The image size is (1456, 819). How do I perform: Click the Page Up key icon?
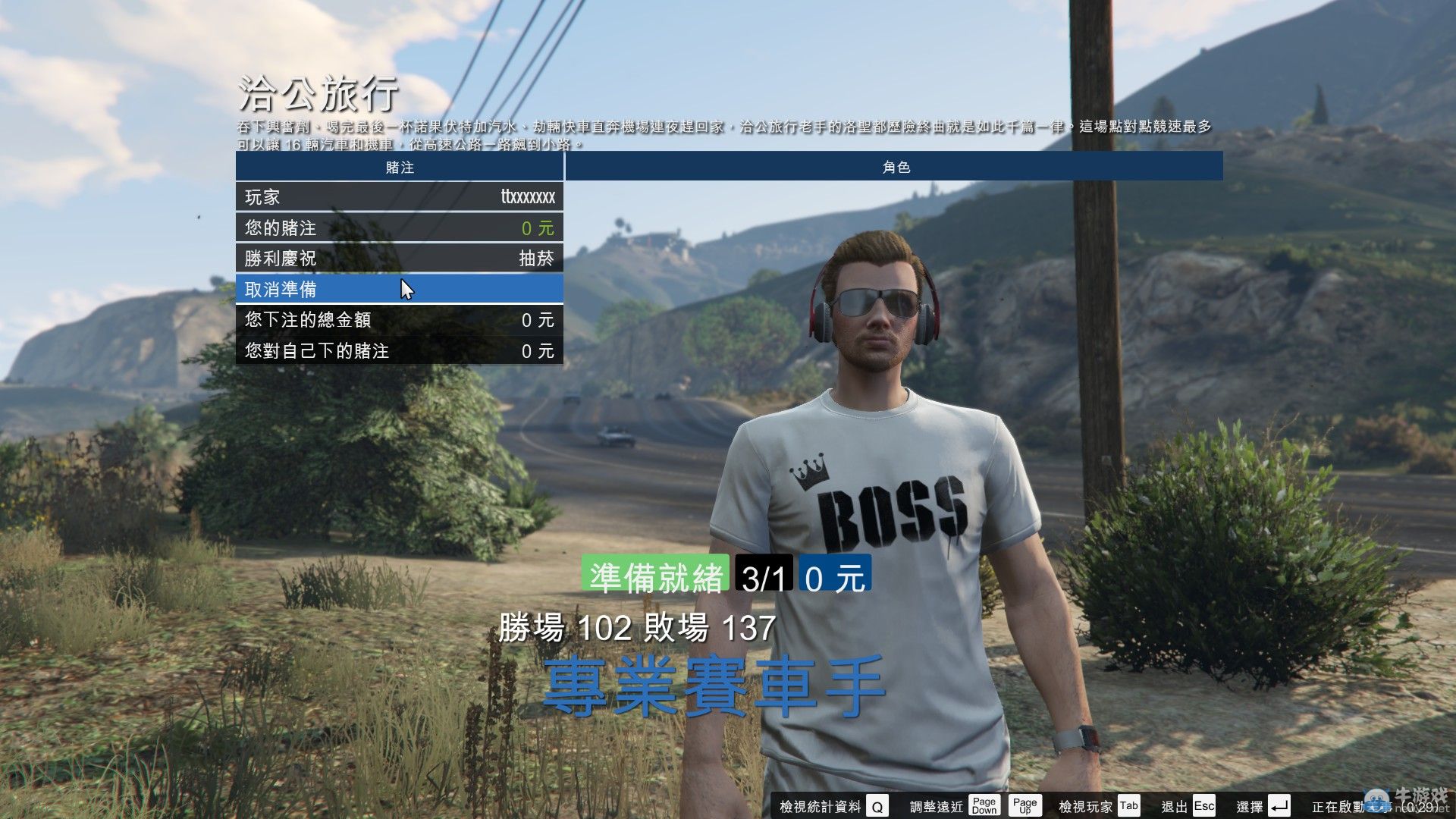pyautogui.click(x=1025, y=805)
